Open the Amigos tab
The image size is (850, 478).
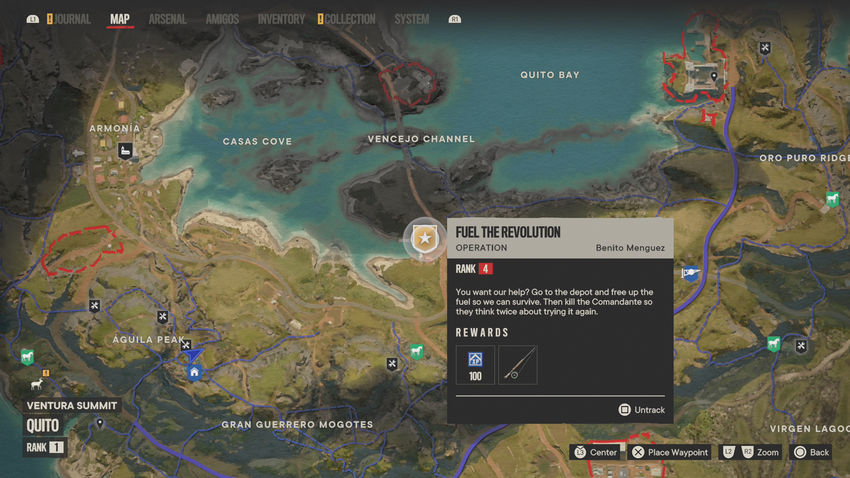222,19
